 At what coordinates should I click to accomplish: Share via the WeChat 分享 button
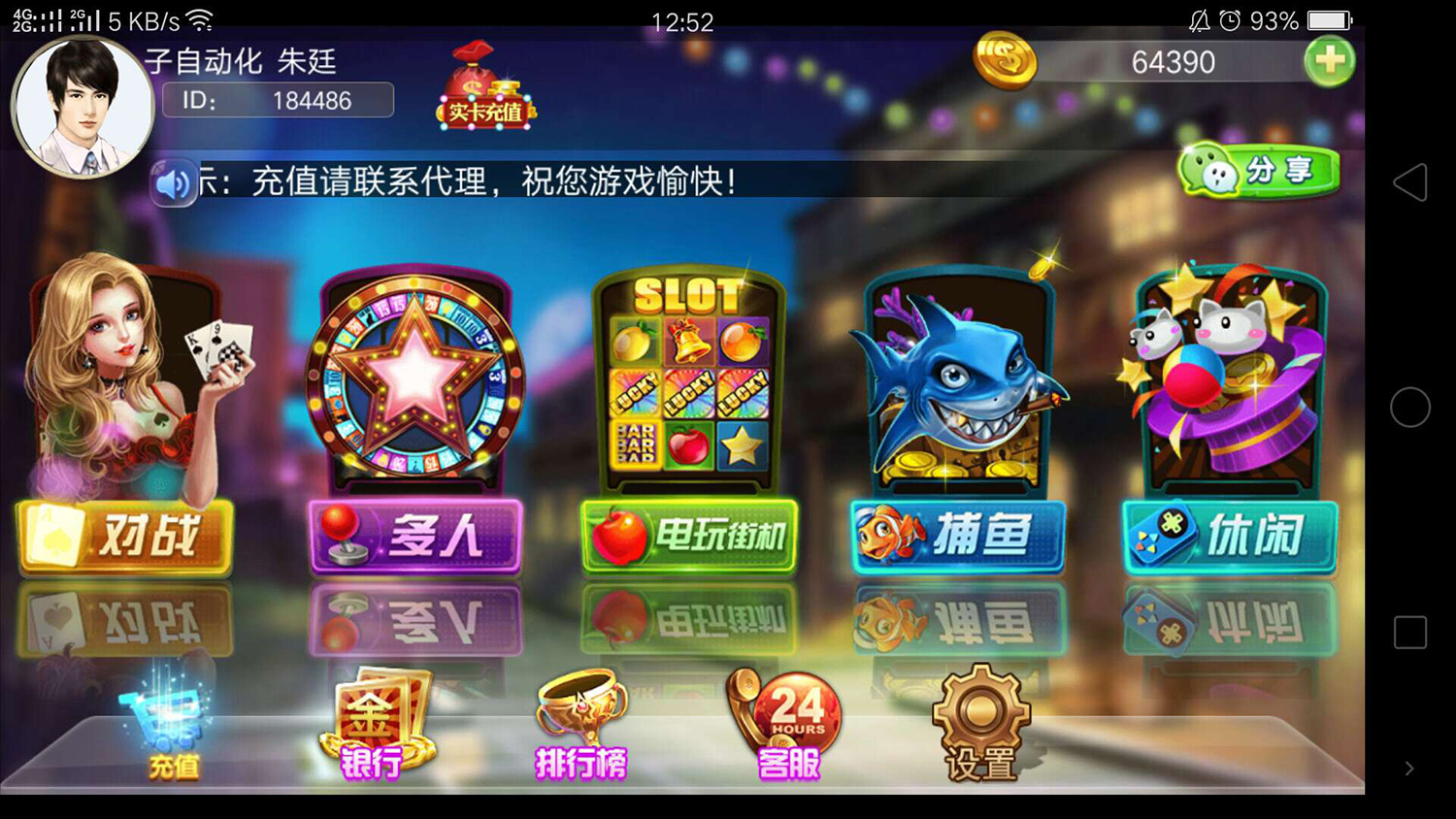(1257, 169)
